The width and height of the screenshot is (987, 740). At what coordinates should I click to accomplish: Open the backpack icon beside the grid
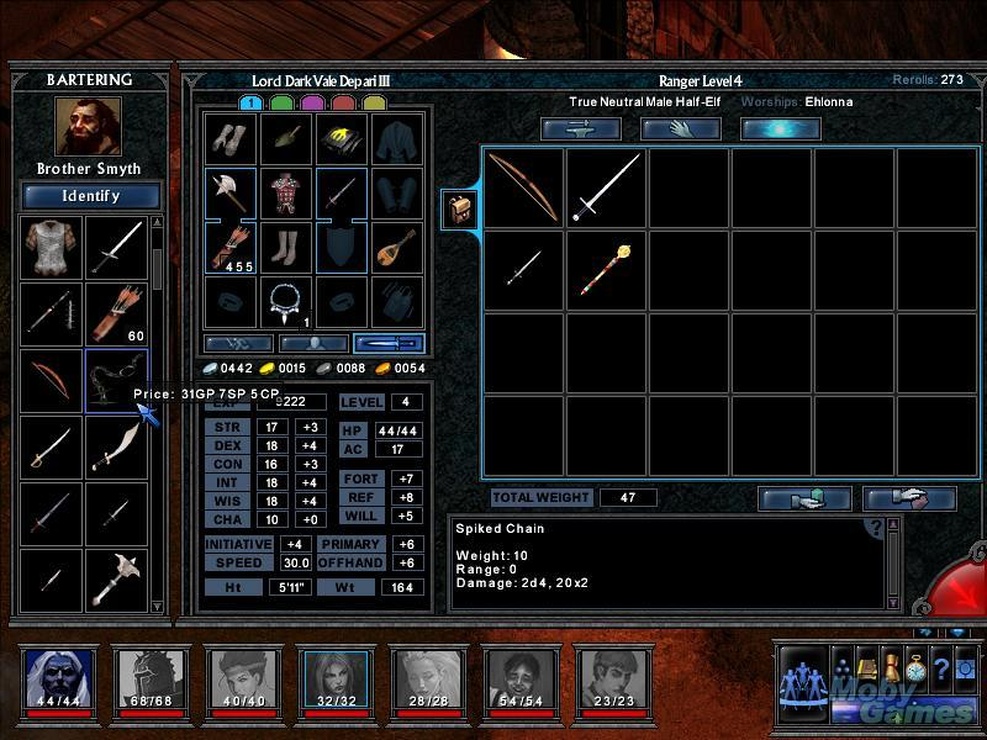460,210
